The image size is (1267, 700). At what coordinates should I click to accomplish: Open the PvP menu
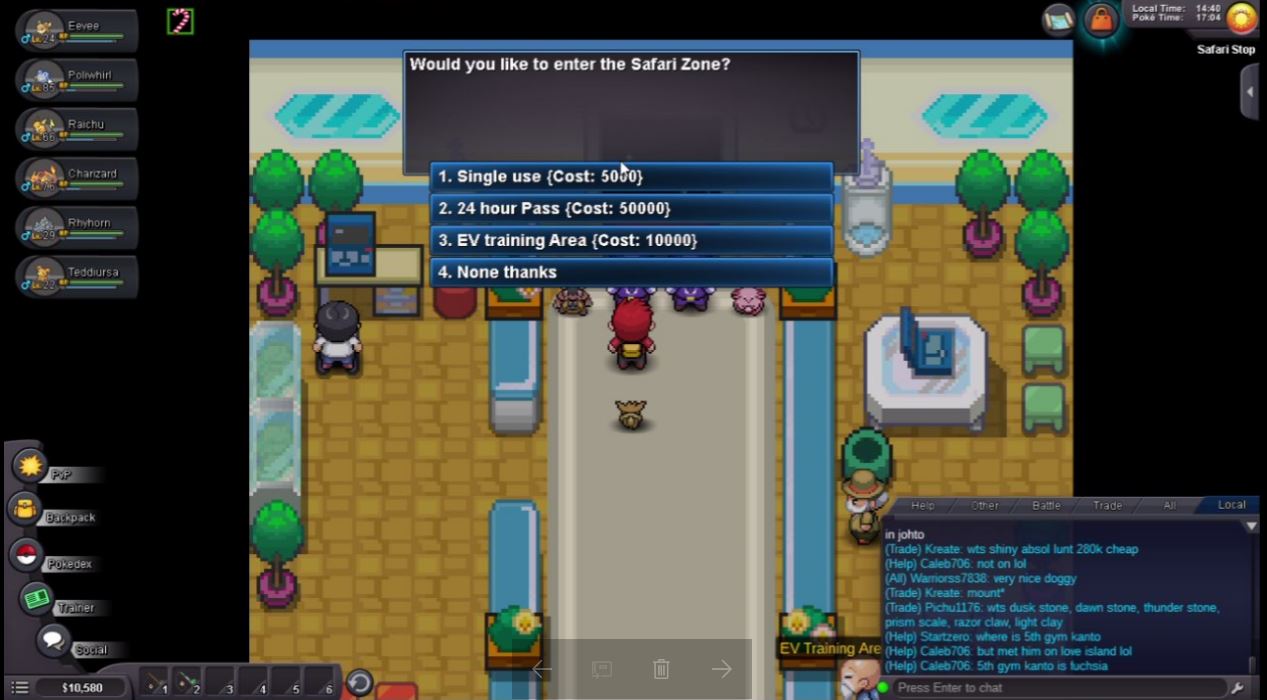31,466
